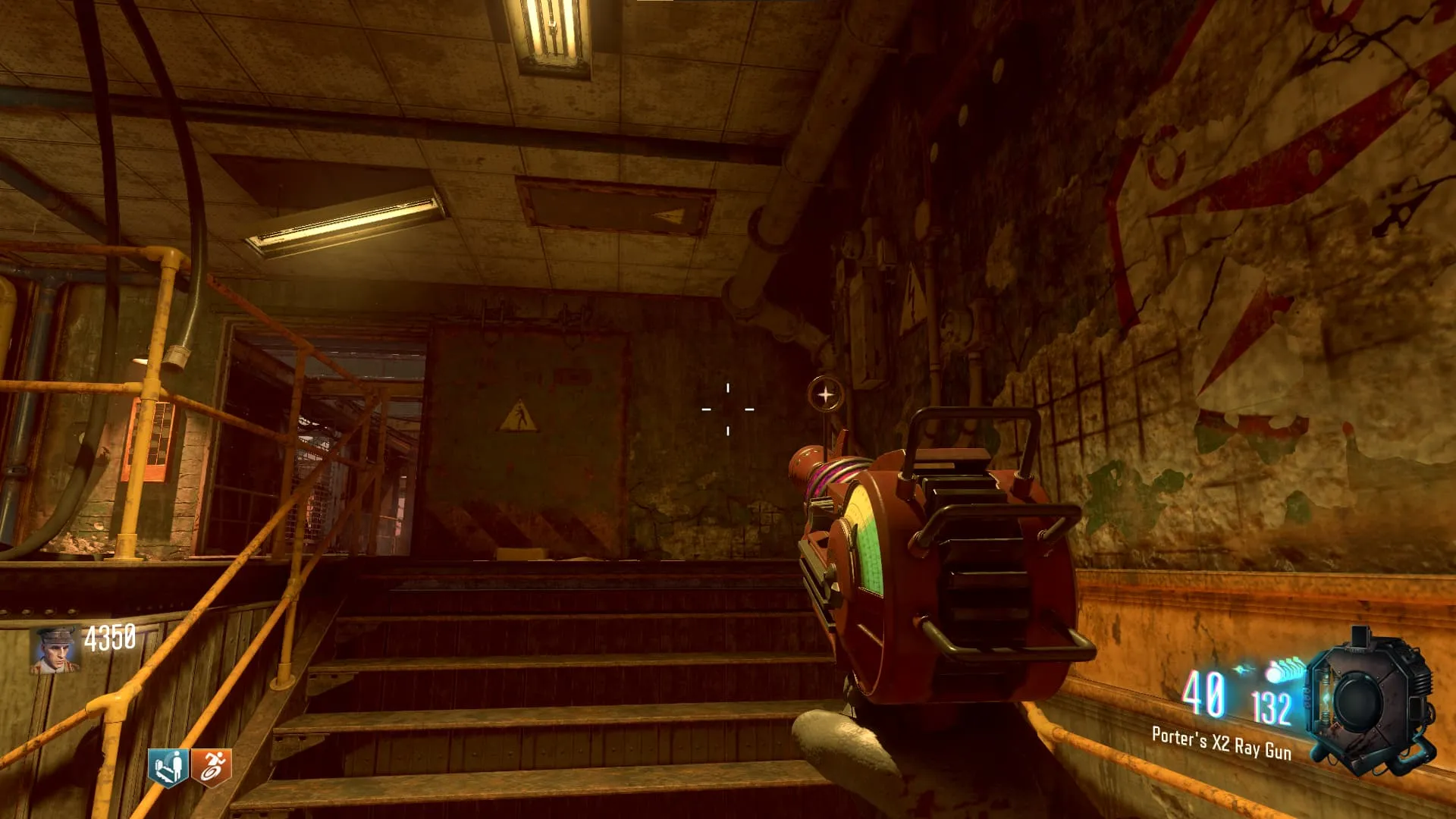Select the Porter's X2 Ray Gun weapon label
Viewport: 1456px width, 819px height.
coord(1221,742)
